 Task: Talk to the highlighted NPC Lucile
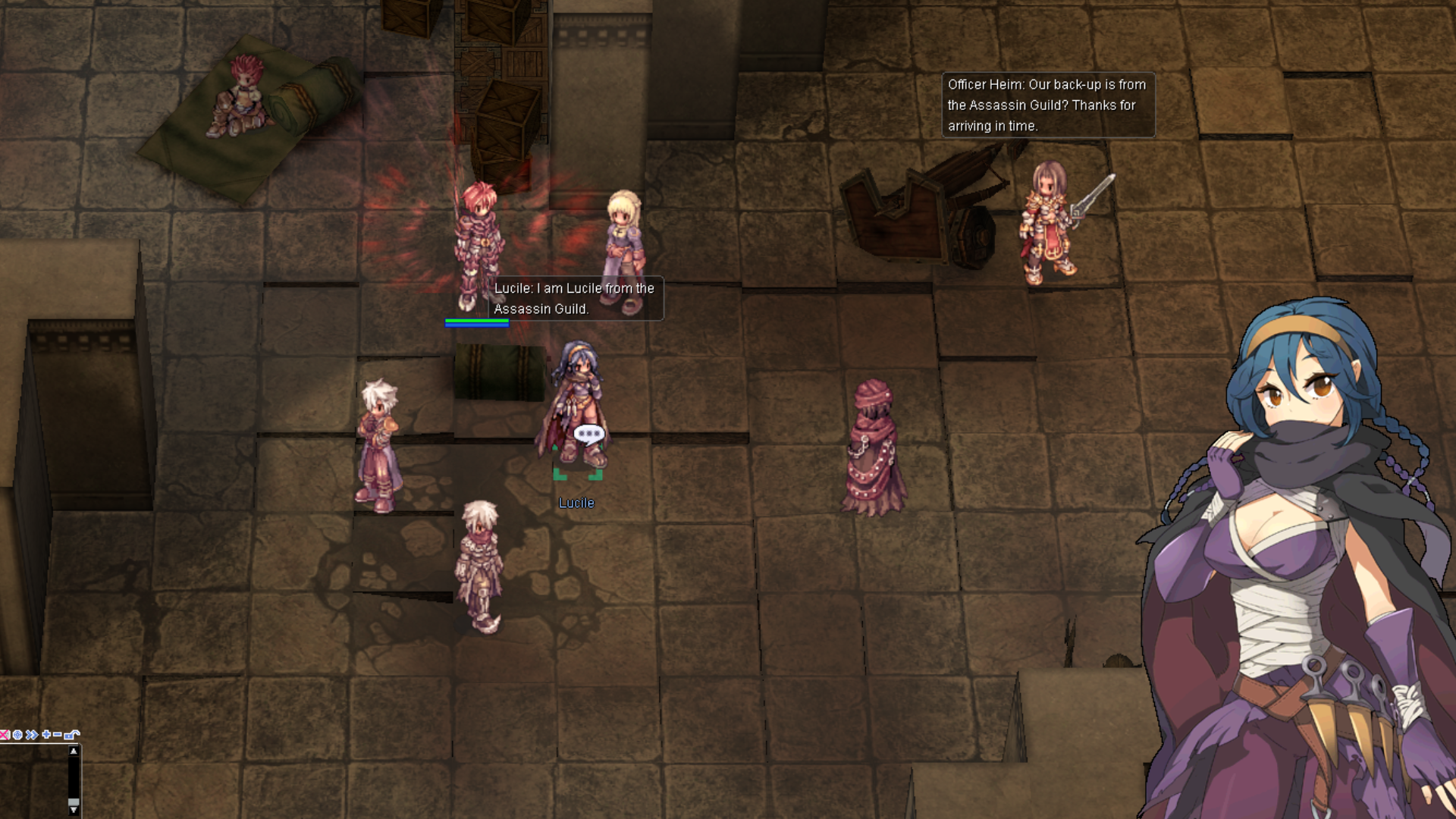[x=578, y=409]
